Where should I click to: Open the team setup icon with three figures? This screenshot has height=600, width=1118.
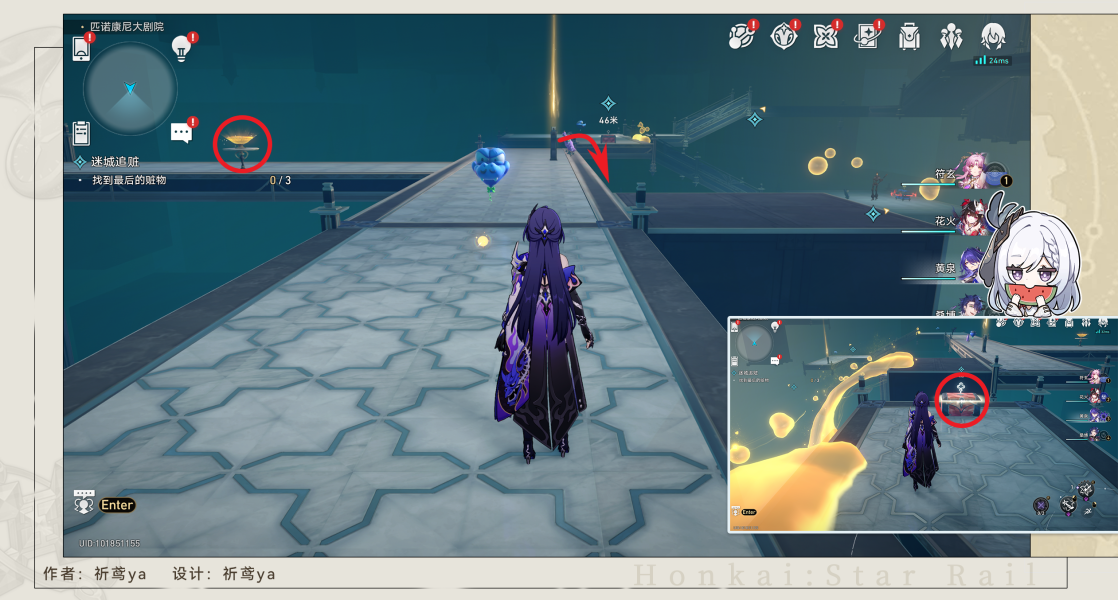tap(951, 37)
